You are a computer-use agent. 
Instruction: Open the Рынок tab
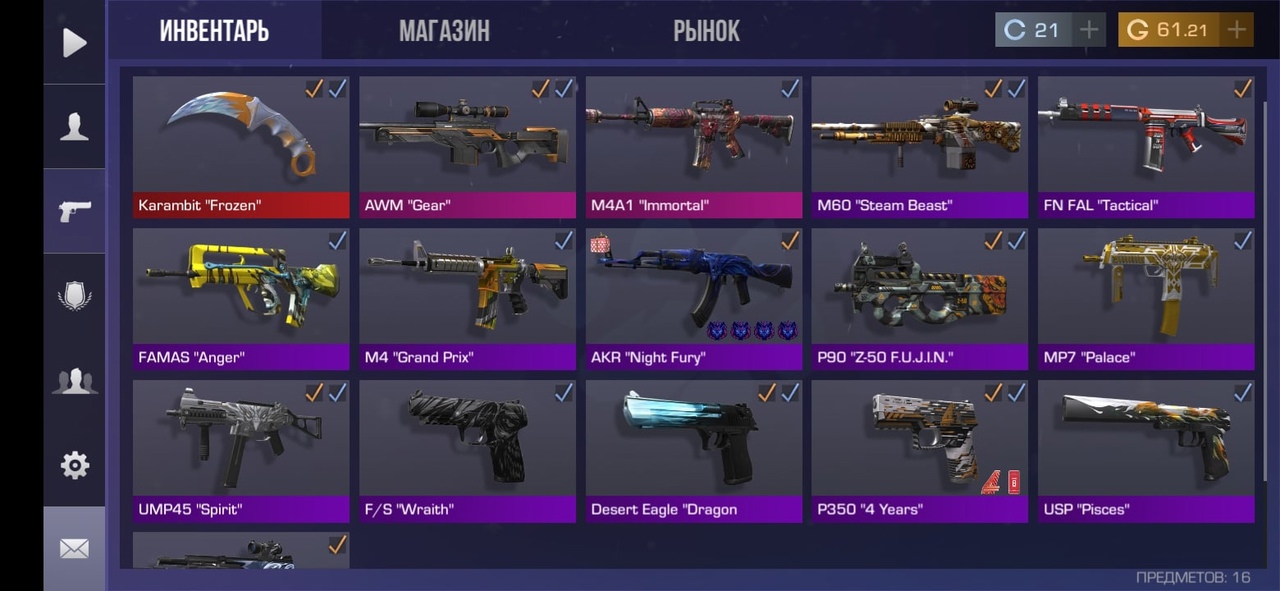coord(706,31)
